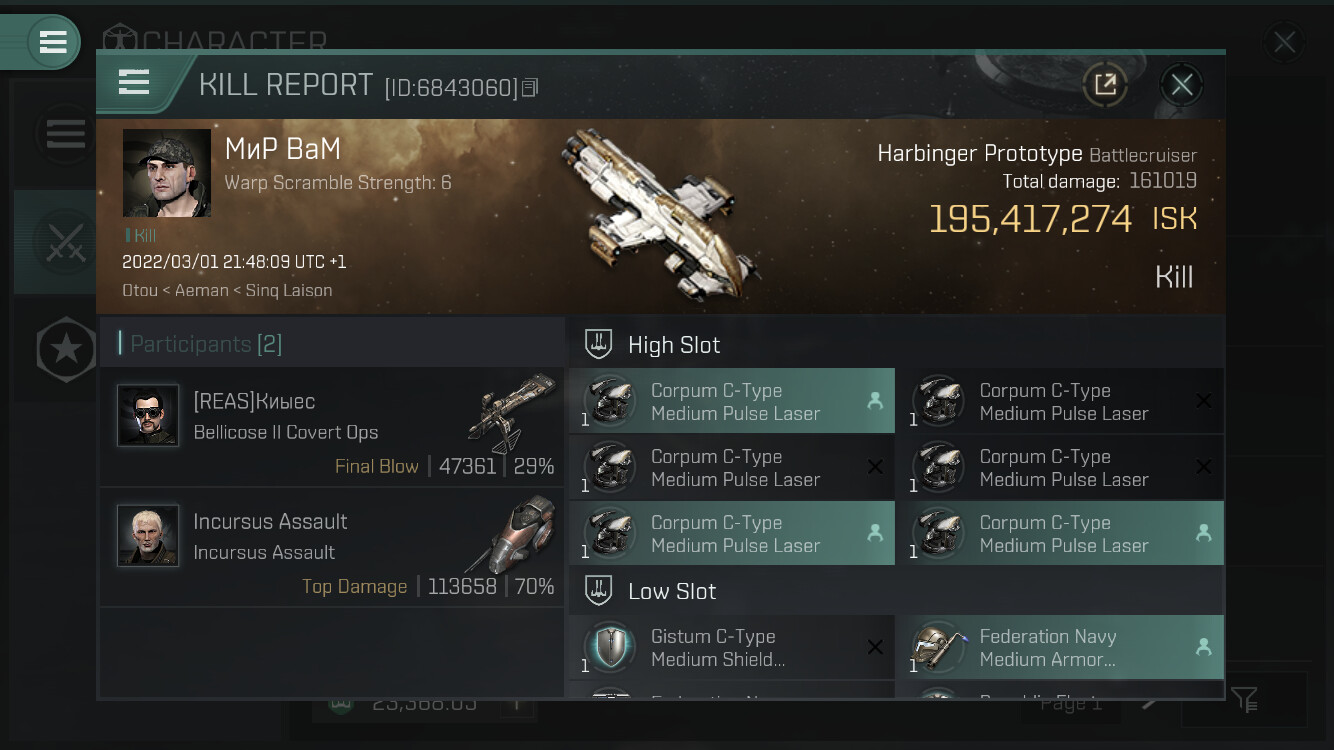The image size is (1334, 750).
Task: Inspect the Harbinger Prototype ship image
Action: (662, 213)
